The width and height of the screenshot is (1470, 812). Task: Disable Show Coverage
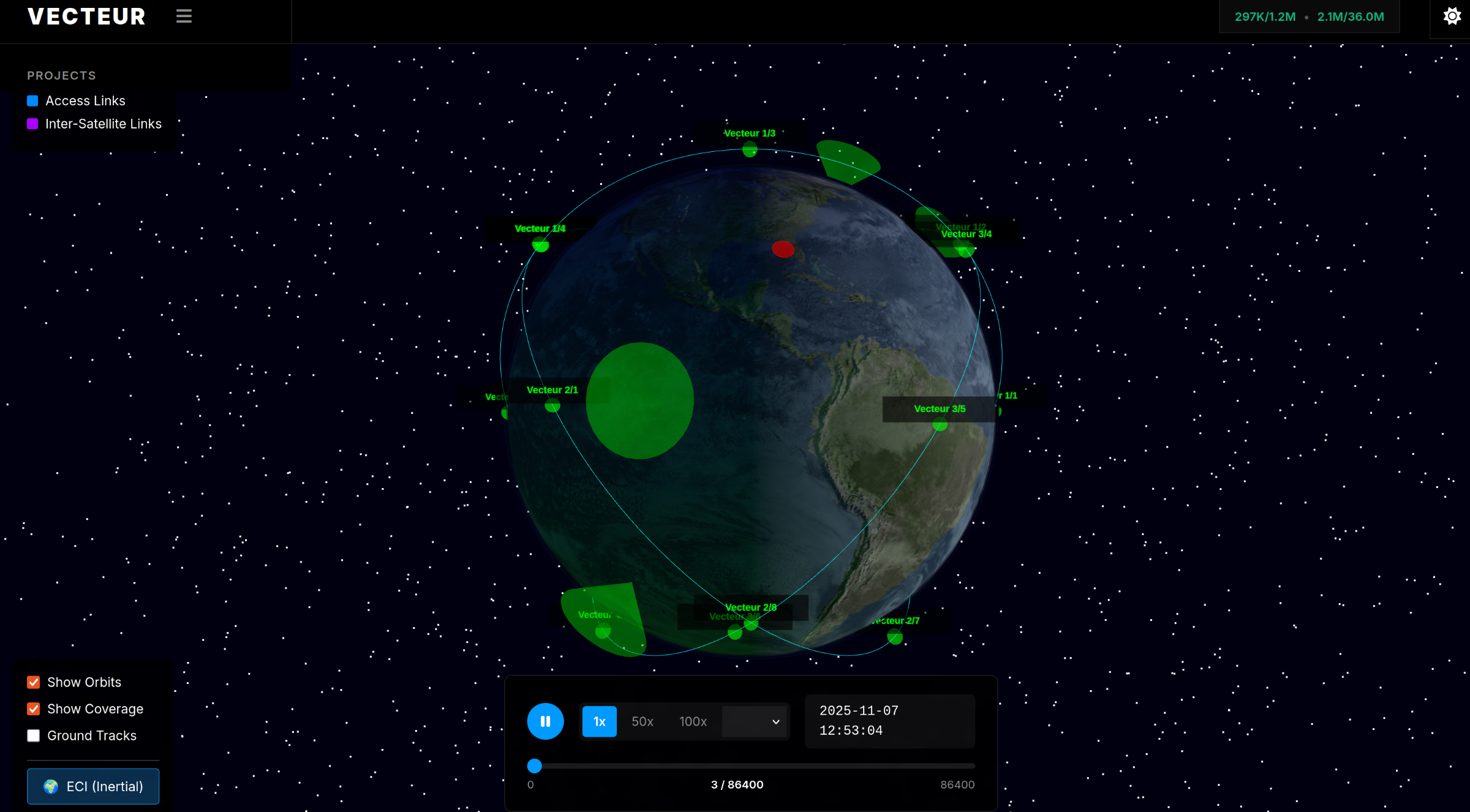[33, 709]
